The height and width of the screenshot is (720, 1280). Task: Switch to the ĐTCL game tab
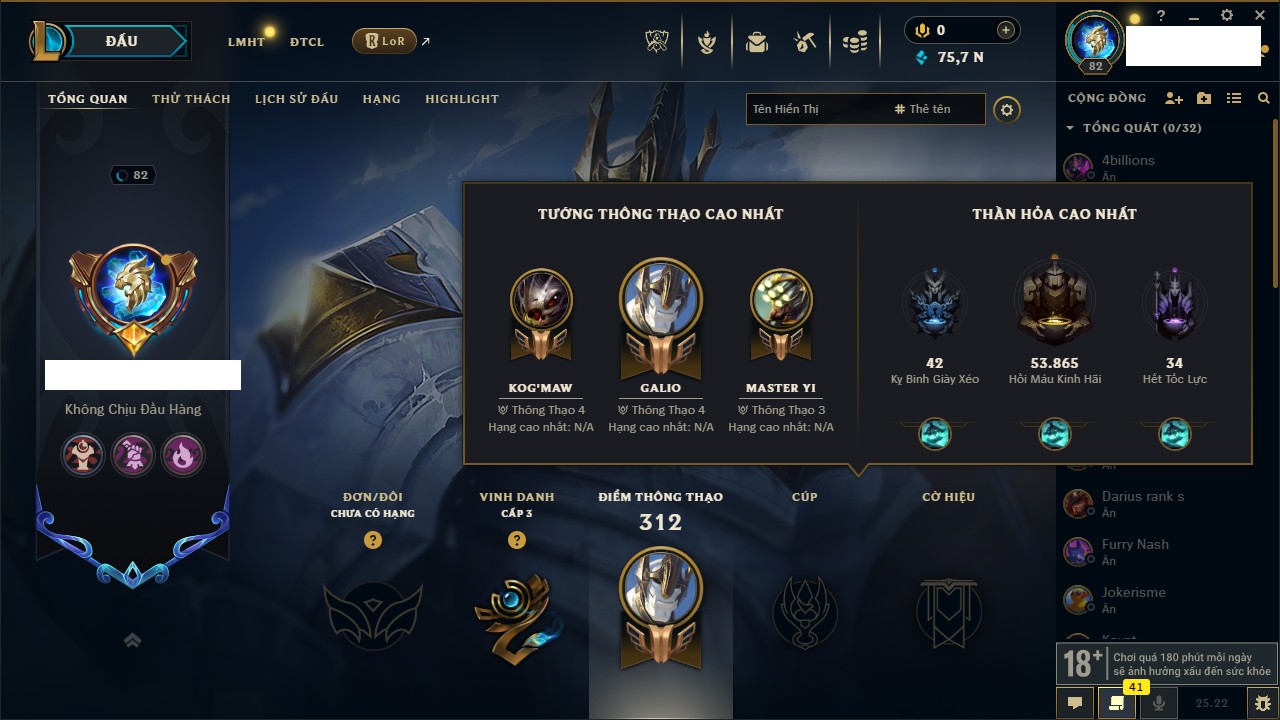tap(307, 42)
